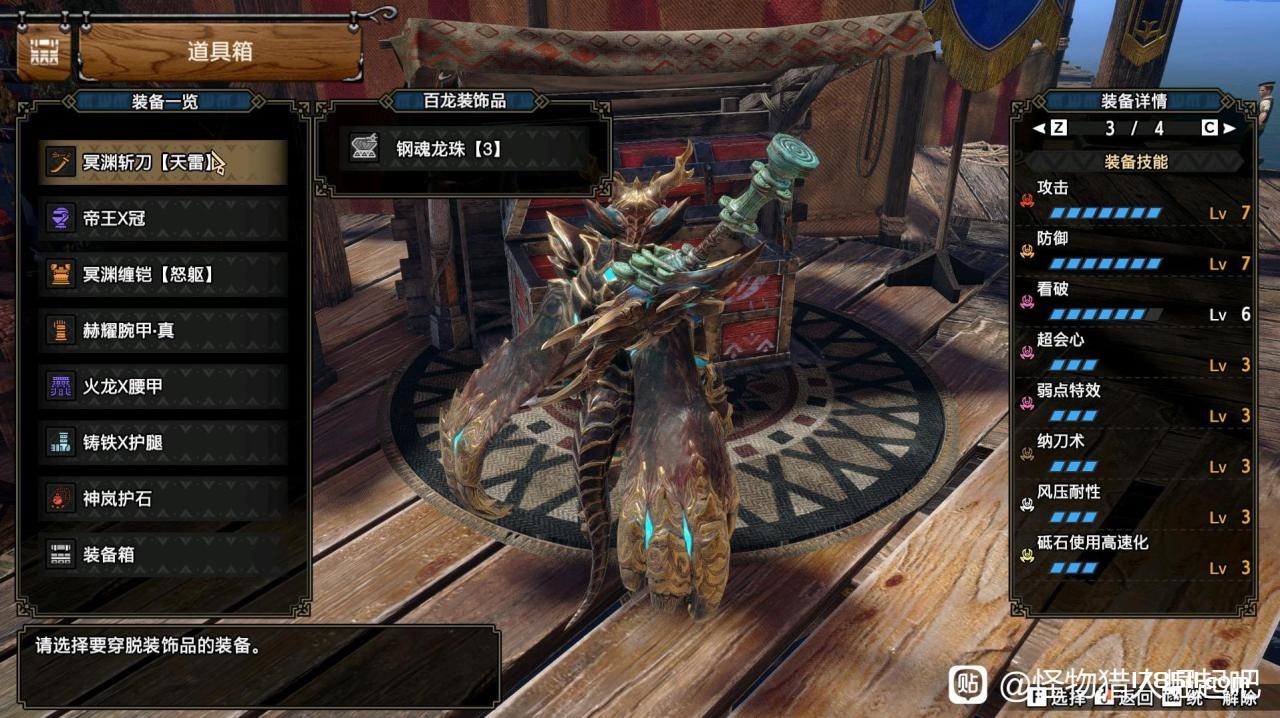Choose the 帝王X冠 helmet row

click(x=163, y=218)
